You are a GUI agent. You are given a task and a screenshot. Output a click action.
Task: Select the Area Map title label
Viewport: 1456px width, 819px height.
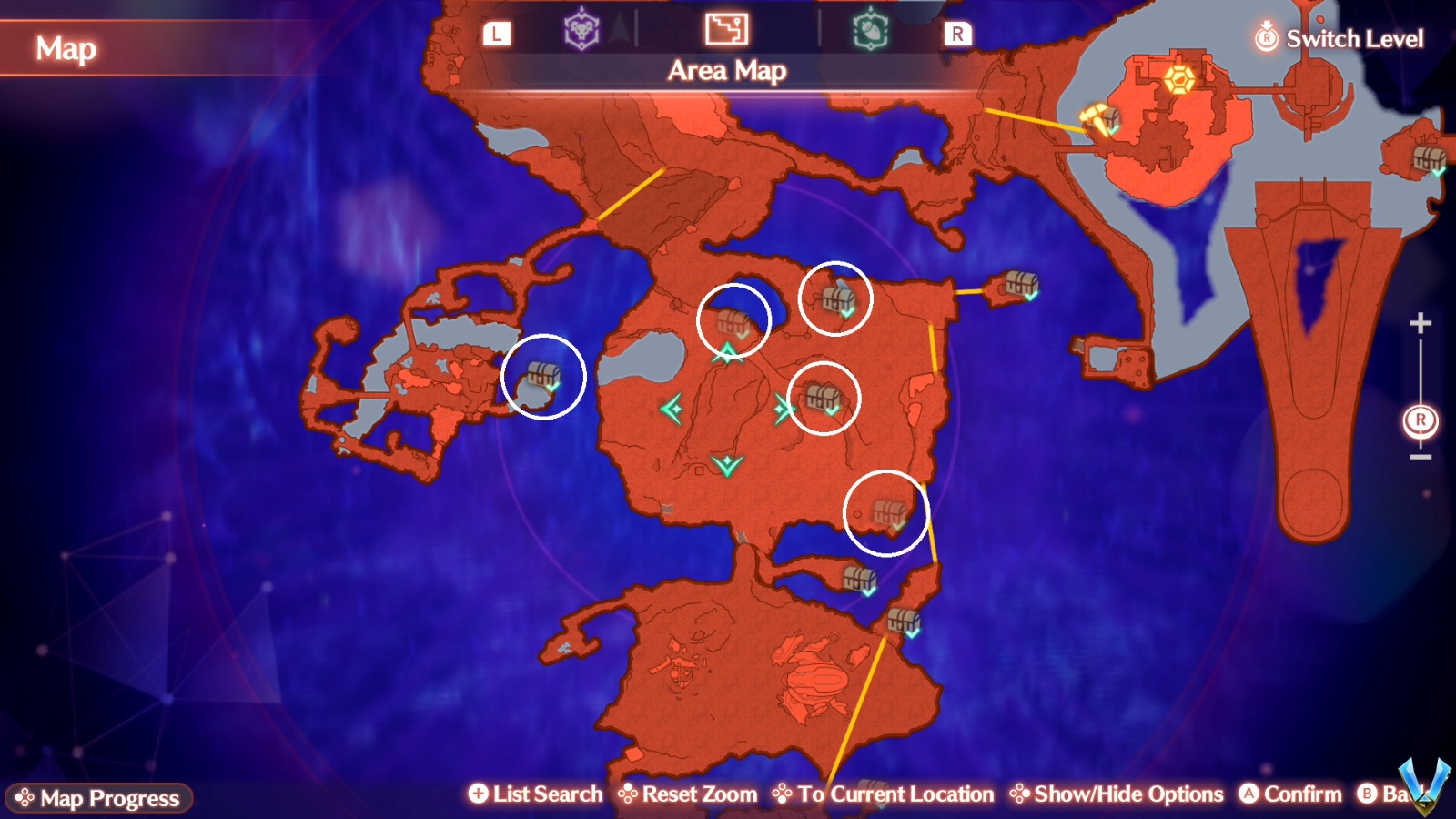coord(727,72)
